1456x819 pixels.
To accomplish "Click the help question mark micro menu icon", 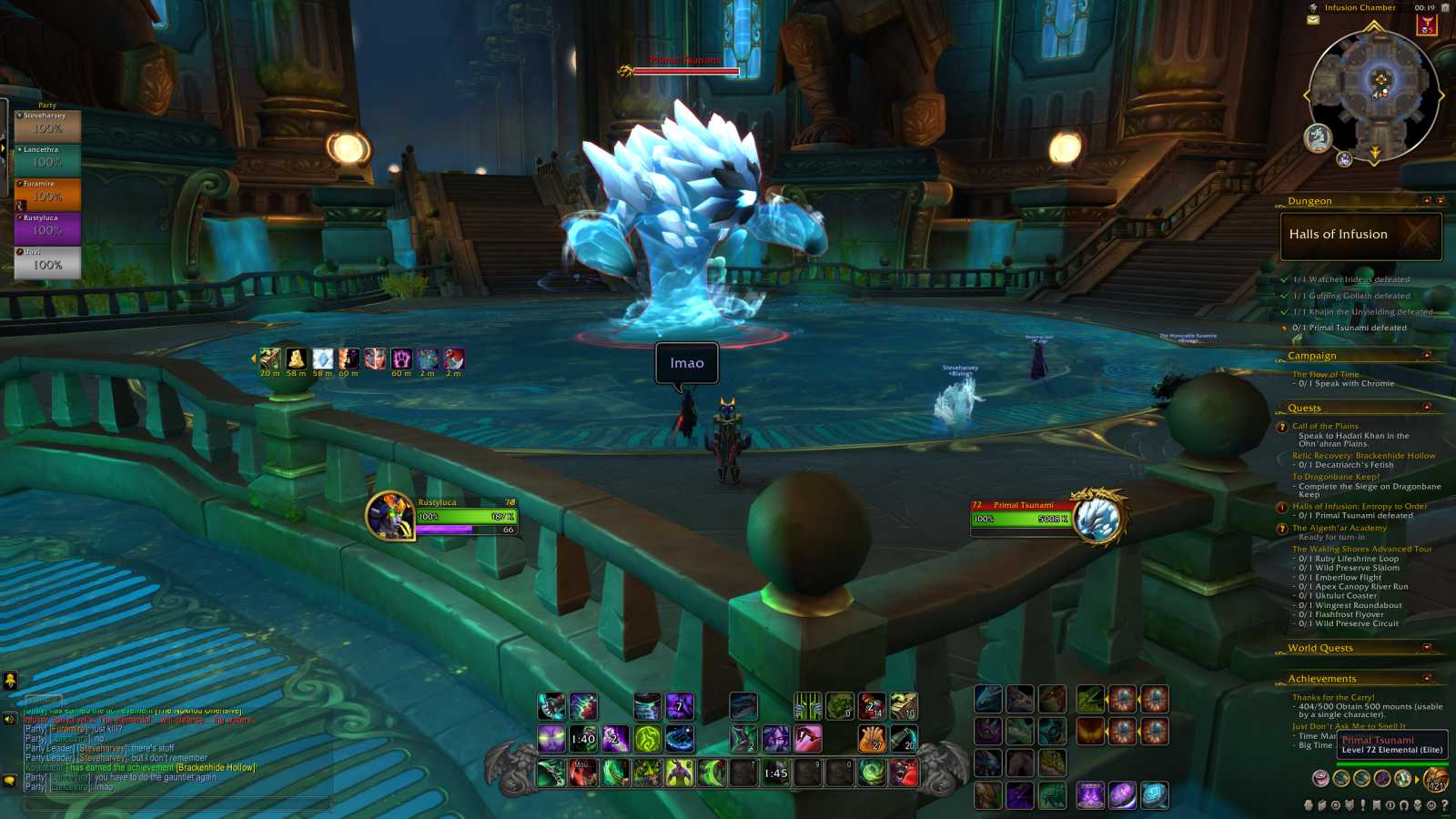I will (1445, 806).
